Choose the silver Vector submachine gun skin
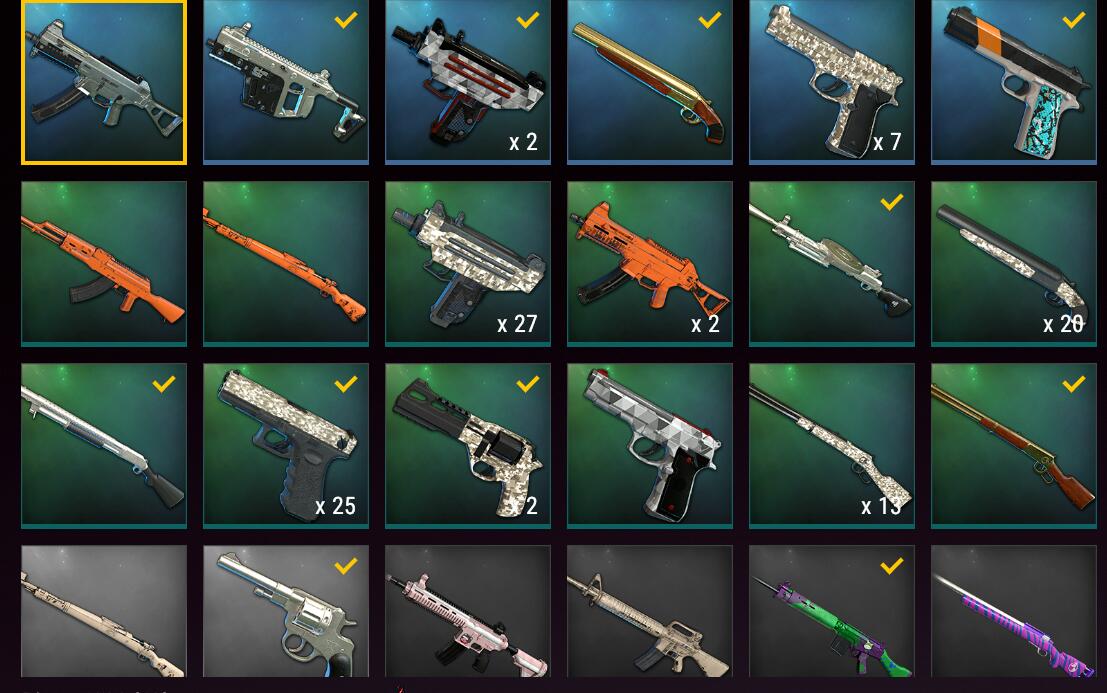Viewport: 1107px width, 693px height. click(286, 82)
